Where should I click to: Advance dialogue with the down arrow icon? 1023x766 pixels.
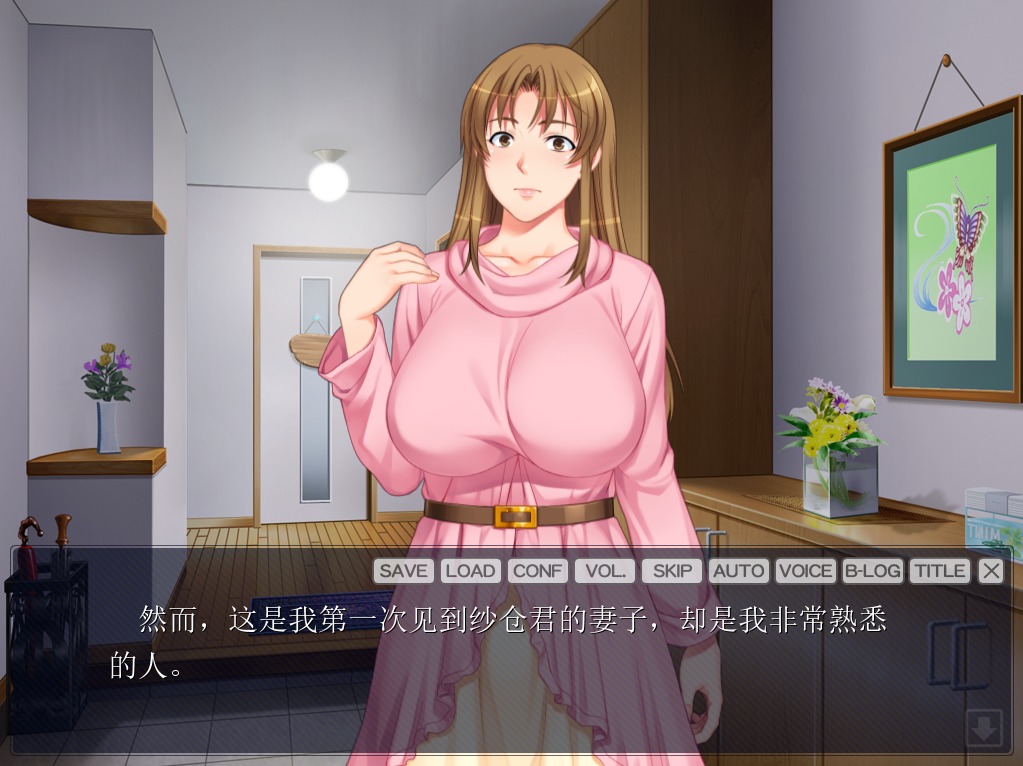(984, 729)
